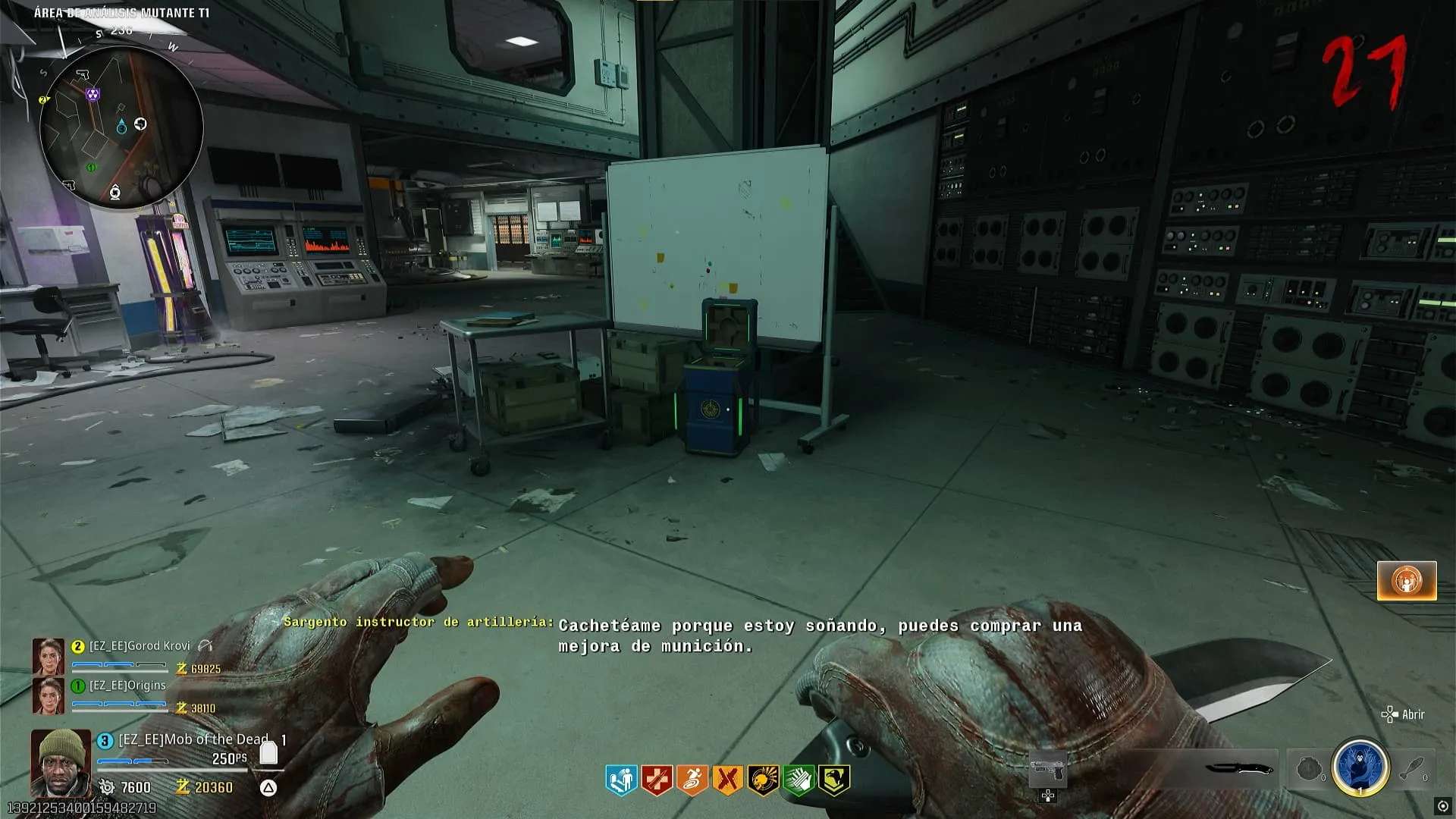1456x819 pixels.
Task: Click the orange glowing gobblegum icon
Action: 1407,581
